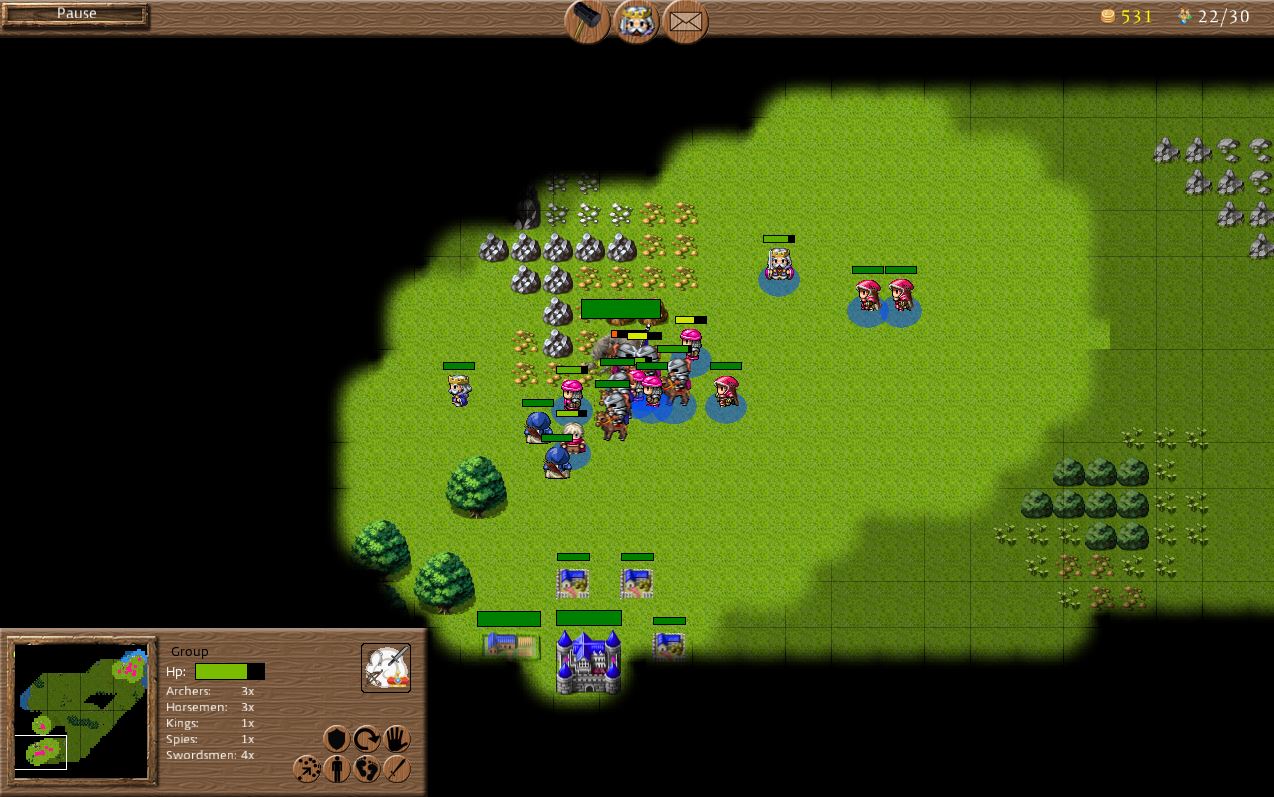Choose the circular arrow patrol command
Viewport: 1274px width, 797px height.
click(x=367, y=739)
